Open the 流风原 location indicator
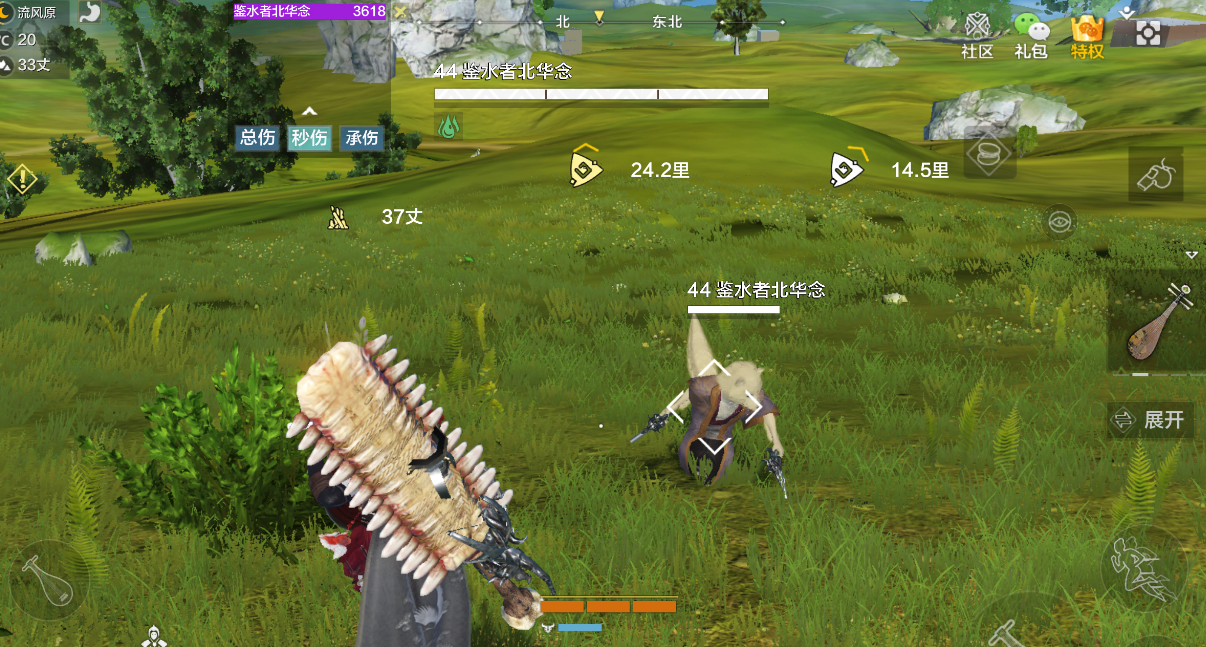 pos(36,13)
